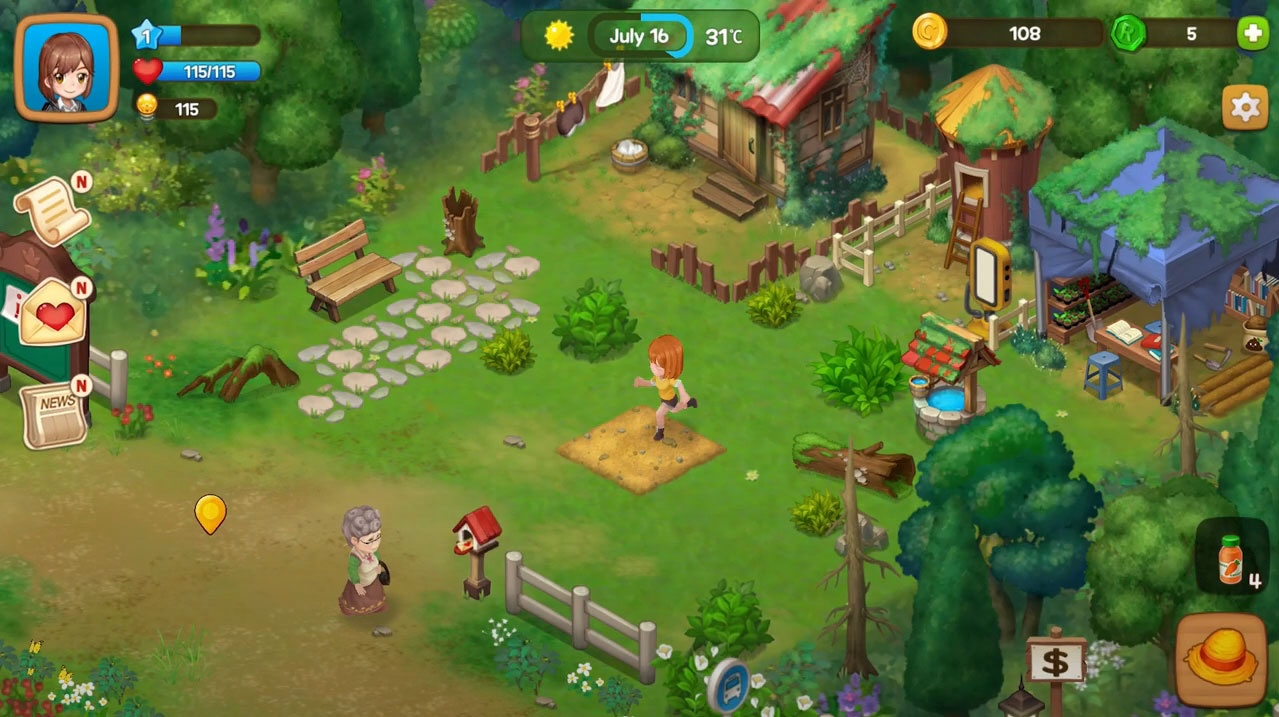
Task: Open the July 16 calendar widget
Action: 639,37
